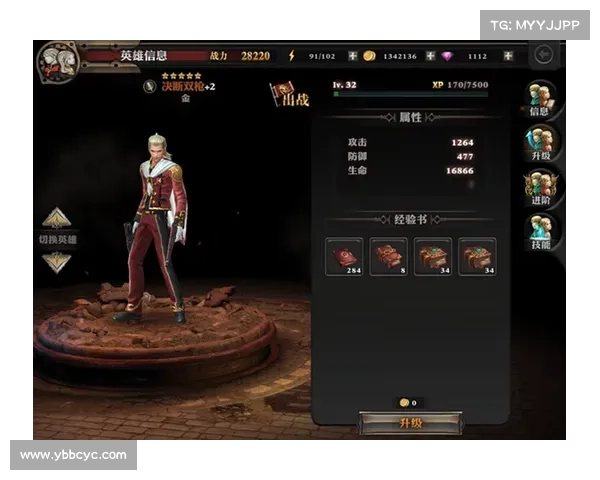
Task: Add more energy with the lightning plus button
Action: pyautogui.click(x=353, y=56)
